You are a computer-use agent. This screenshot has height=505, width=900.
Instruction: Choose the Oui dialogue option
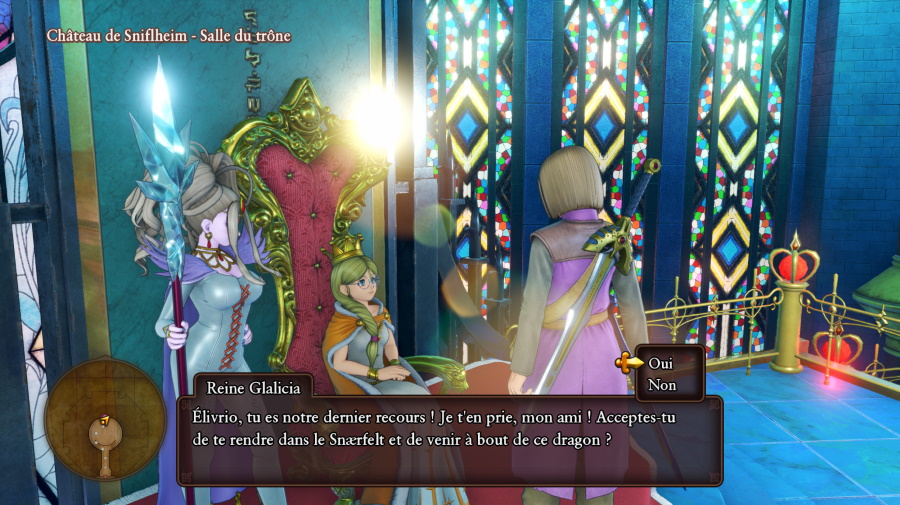click(x=661, y=362)
